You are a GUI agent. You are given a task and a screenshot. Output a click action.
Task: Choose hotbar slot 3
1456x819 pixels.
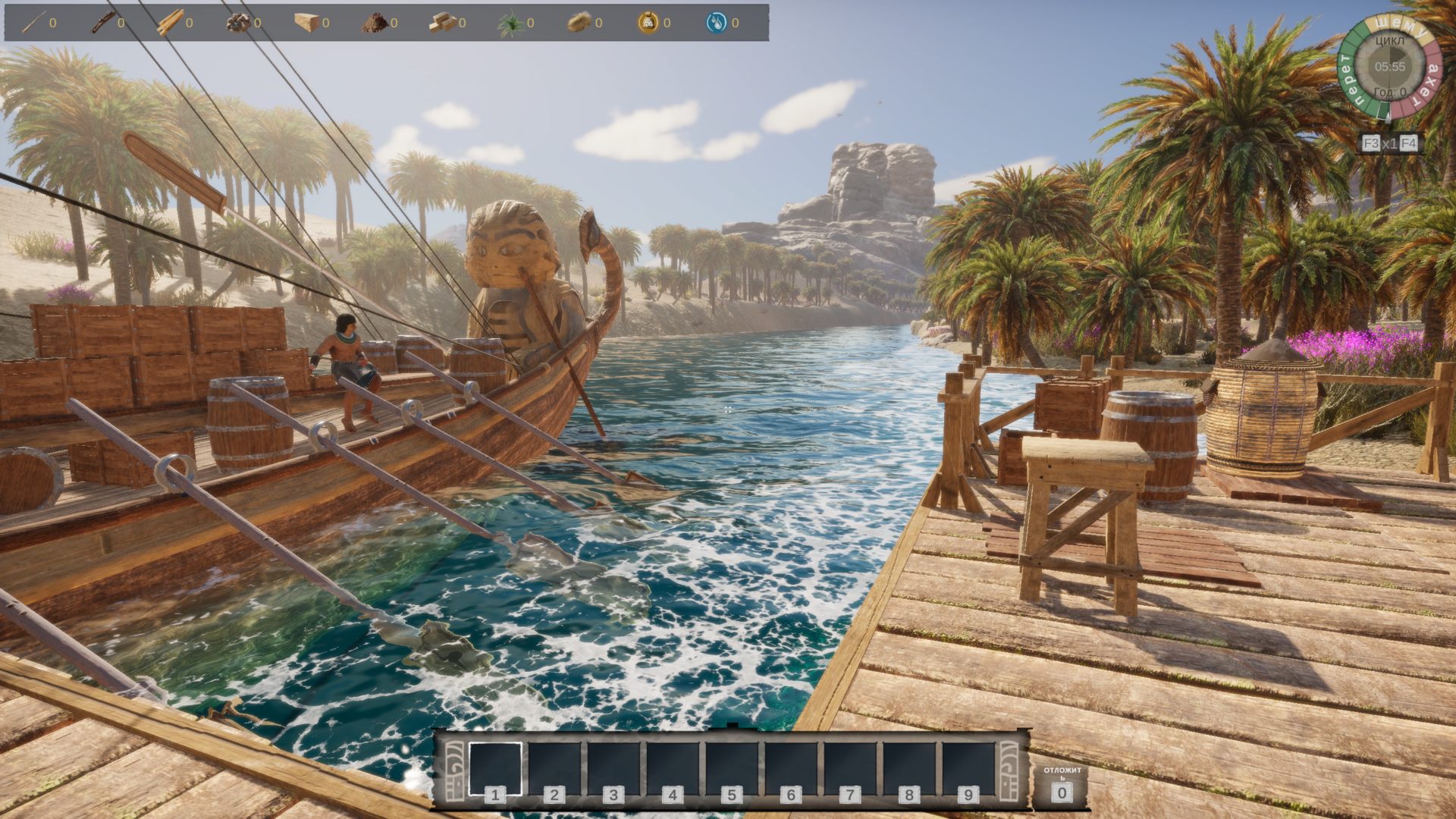tap(613, 768)
